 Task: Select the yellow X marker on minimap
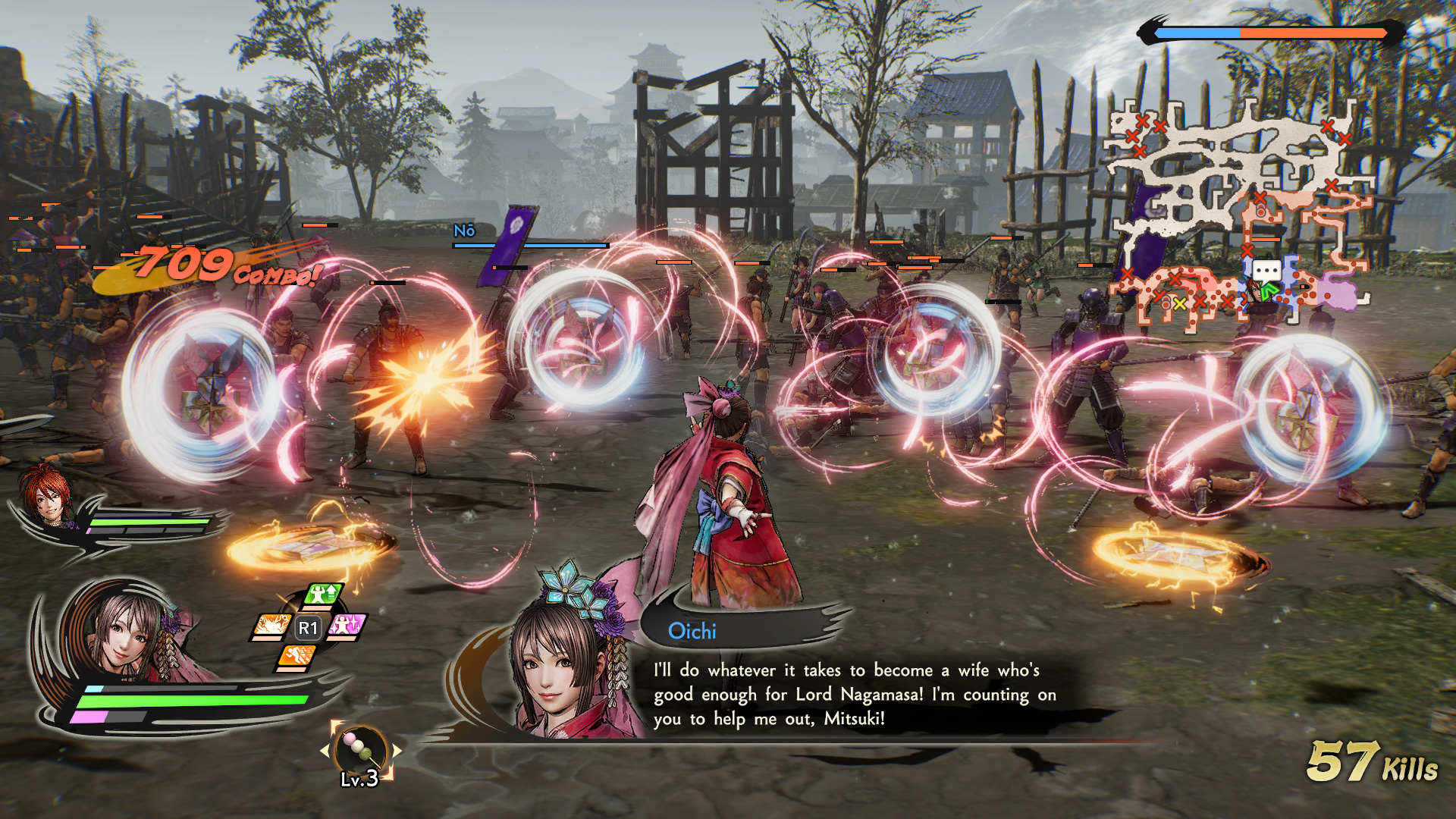[1179, 304]
